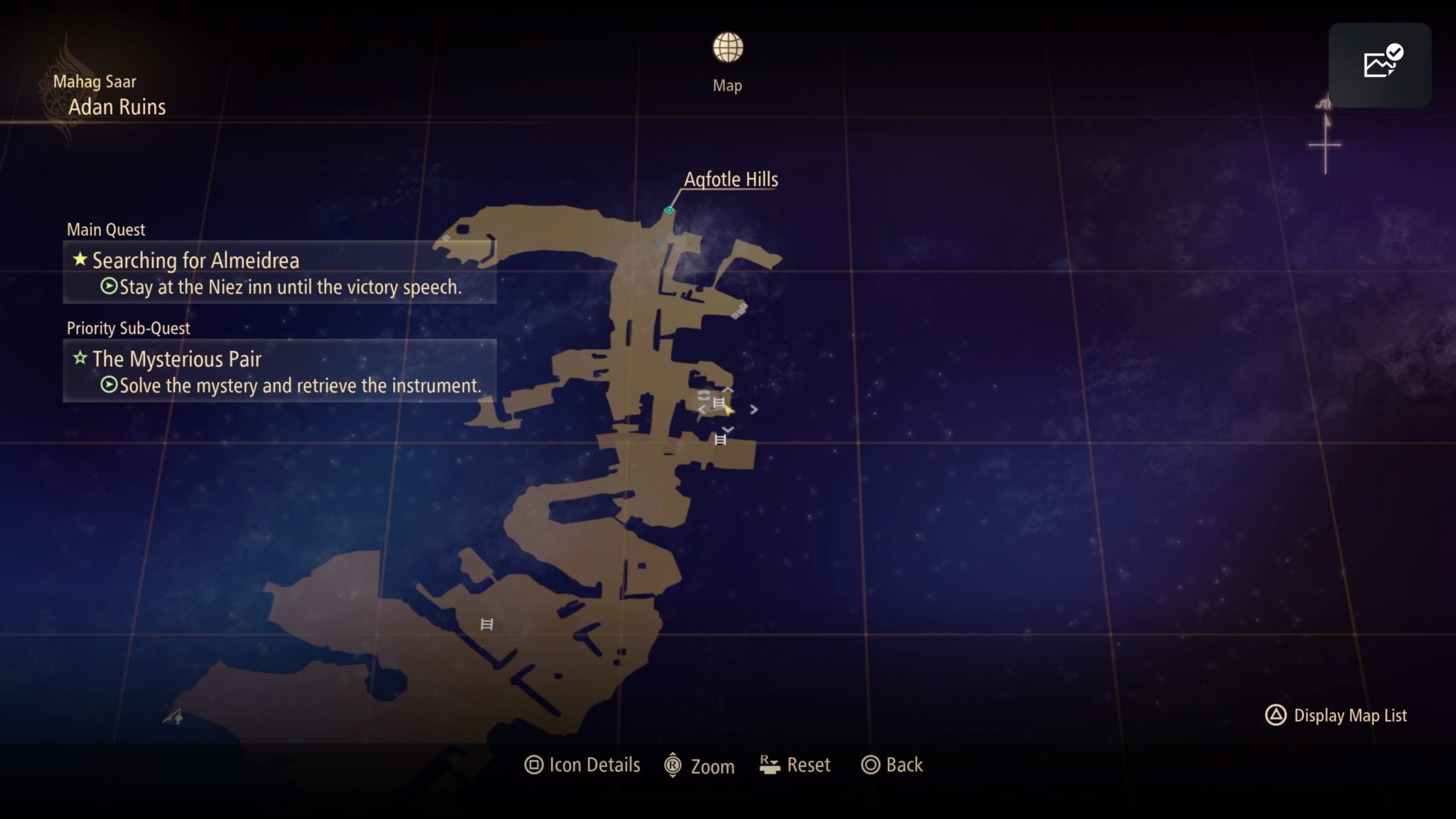The width and height of the screenshot is (1456, 819).
Task: Click the globe icon above the Map label
Action: click(x=727, y=48)
